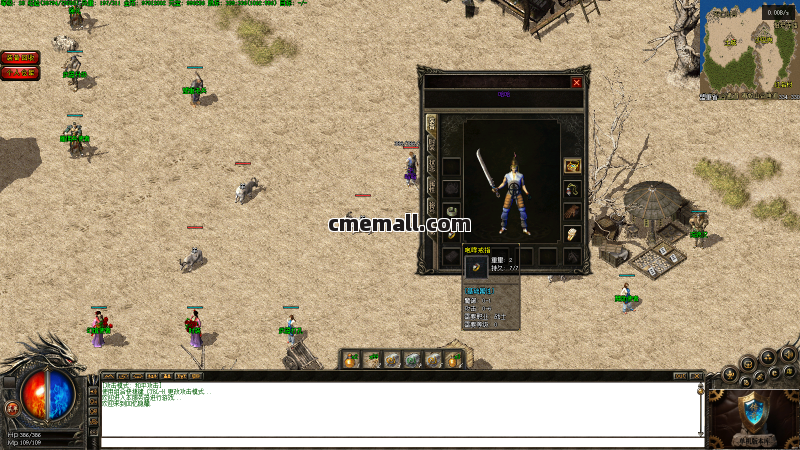Click the lower red button at left edge
The height and width of the screenshot is (450, 800).
(20, 73)
